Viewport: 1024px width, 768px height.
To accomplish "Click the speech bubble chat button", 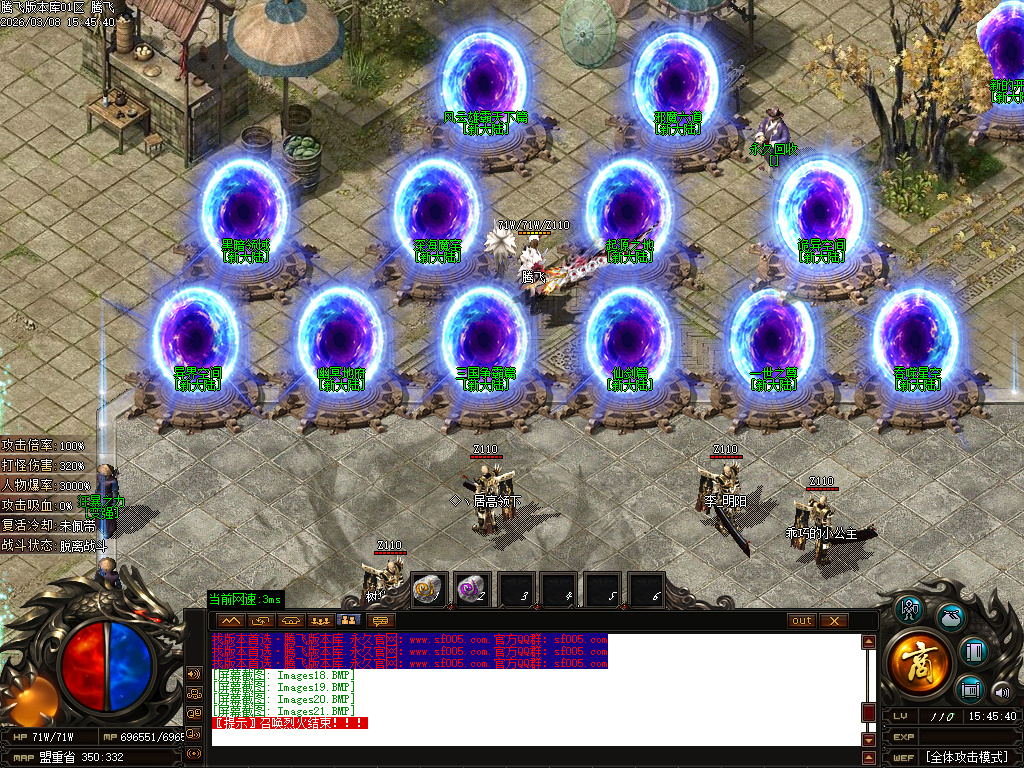I will (379, 621).
